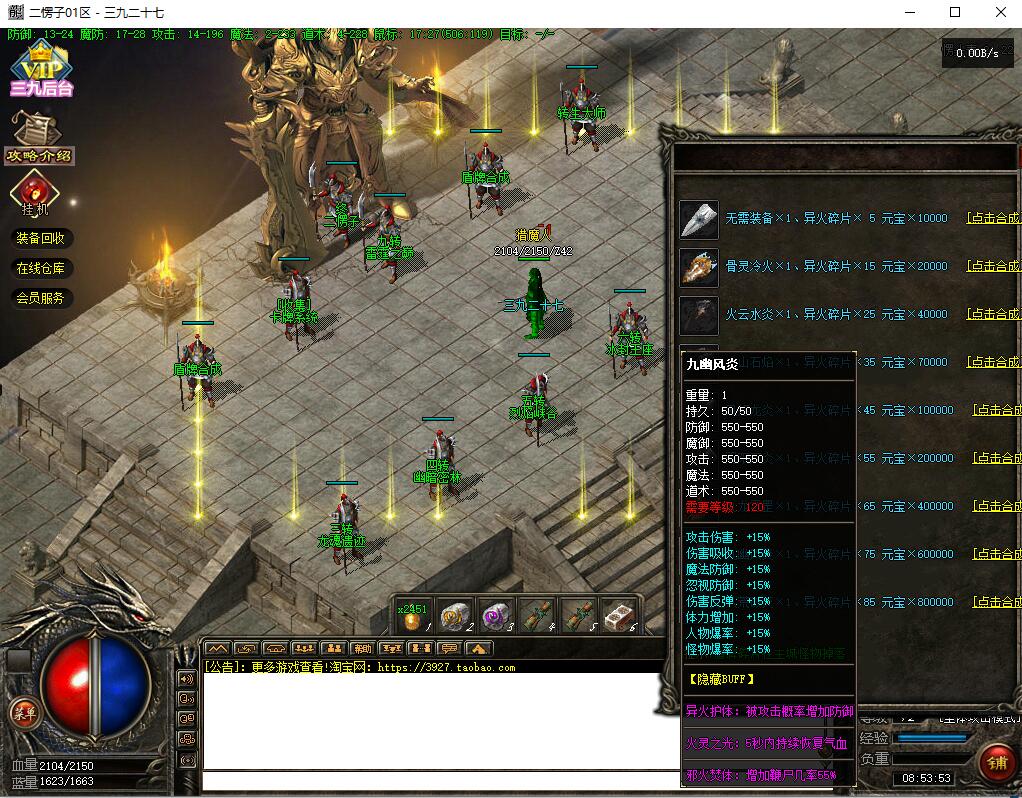Toggle the speaker sound chat-channel button
This screenshot has height=798, width=1022.
pos(187,678)
